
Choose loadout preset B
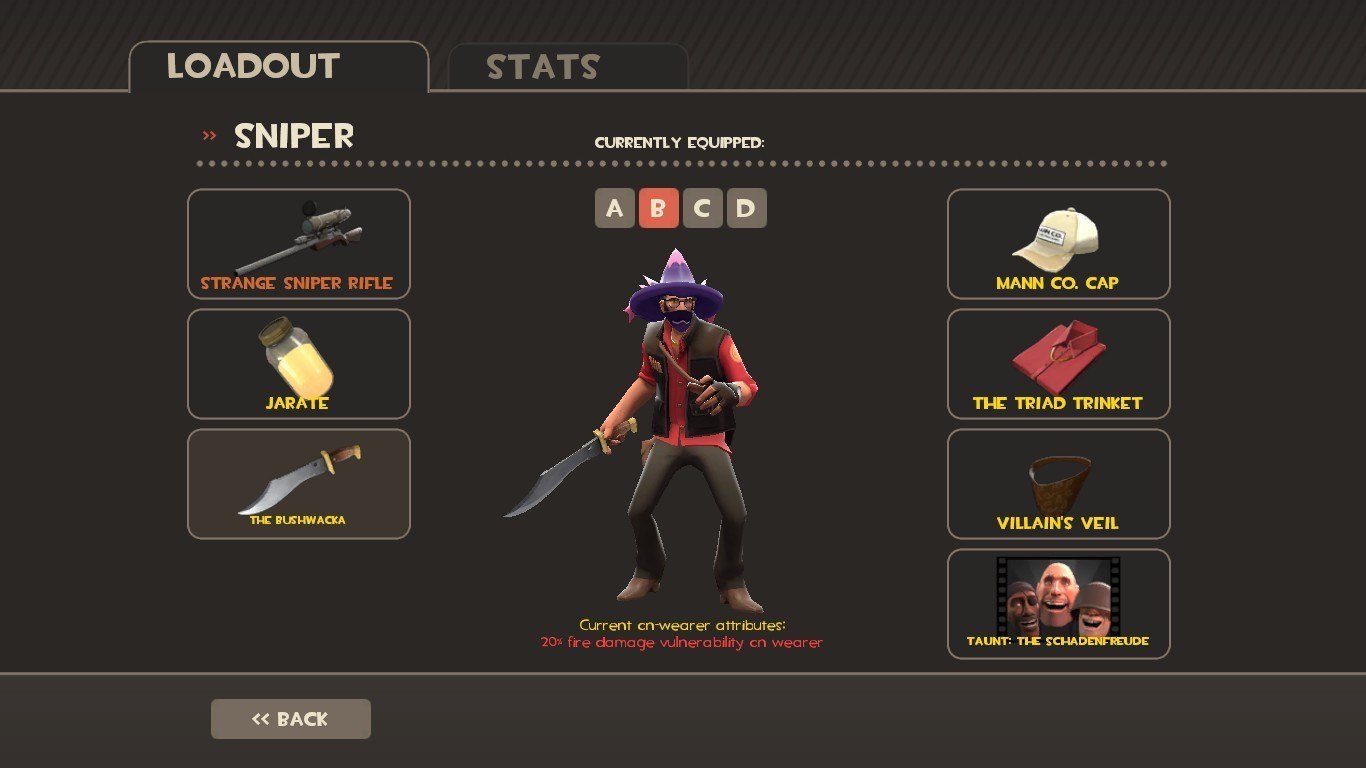pyautogui.click(x=658, y=208)
